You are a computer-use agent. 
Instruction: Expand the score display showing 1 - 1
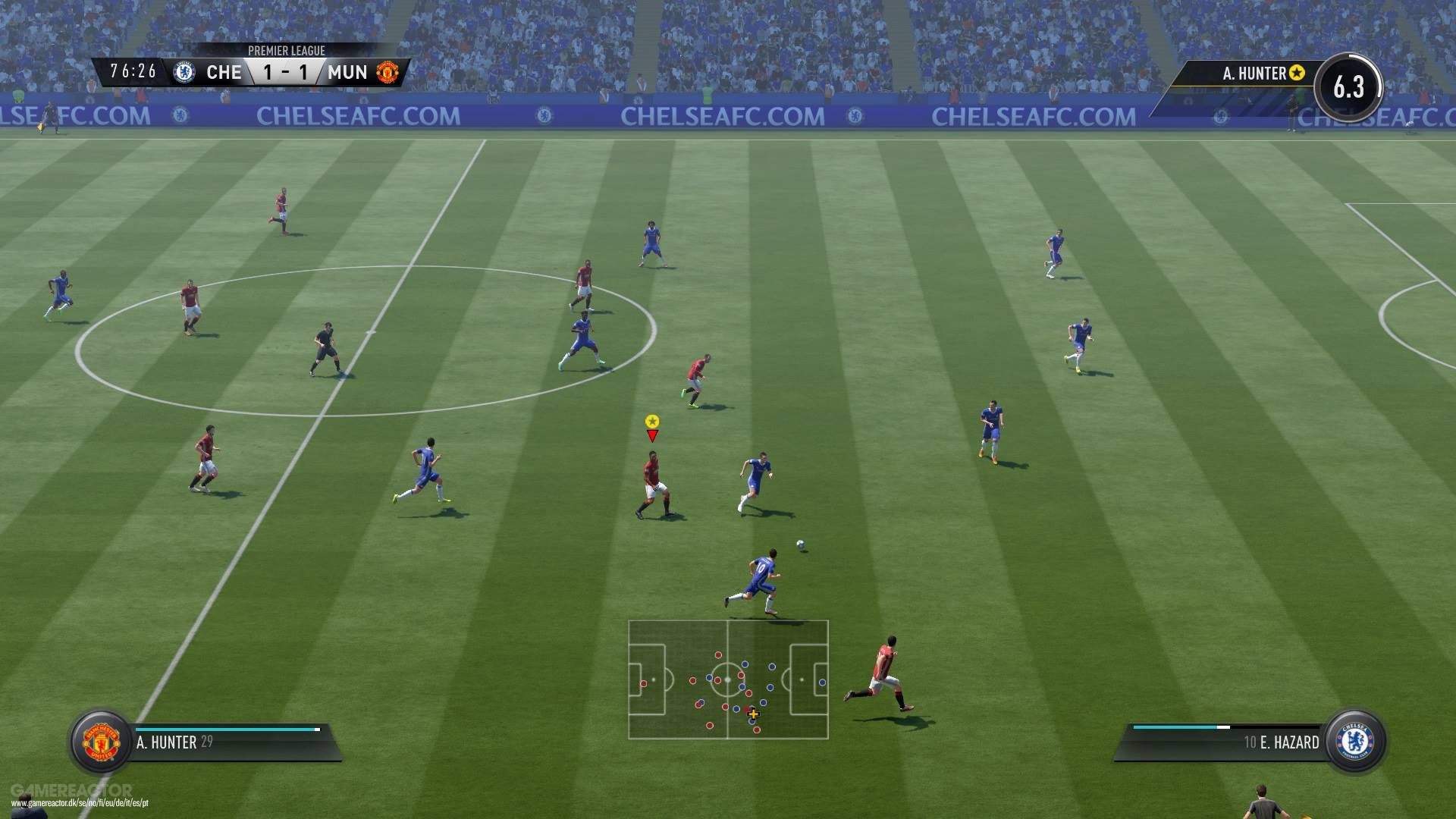[284, 72]
